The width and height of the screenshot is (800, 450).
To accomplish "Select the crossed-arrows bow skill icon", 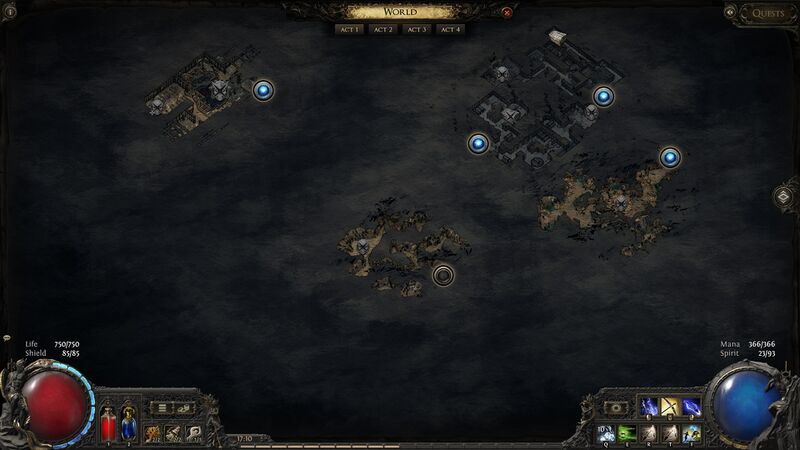I will coord(670,407).
